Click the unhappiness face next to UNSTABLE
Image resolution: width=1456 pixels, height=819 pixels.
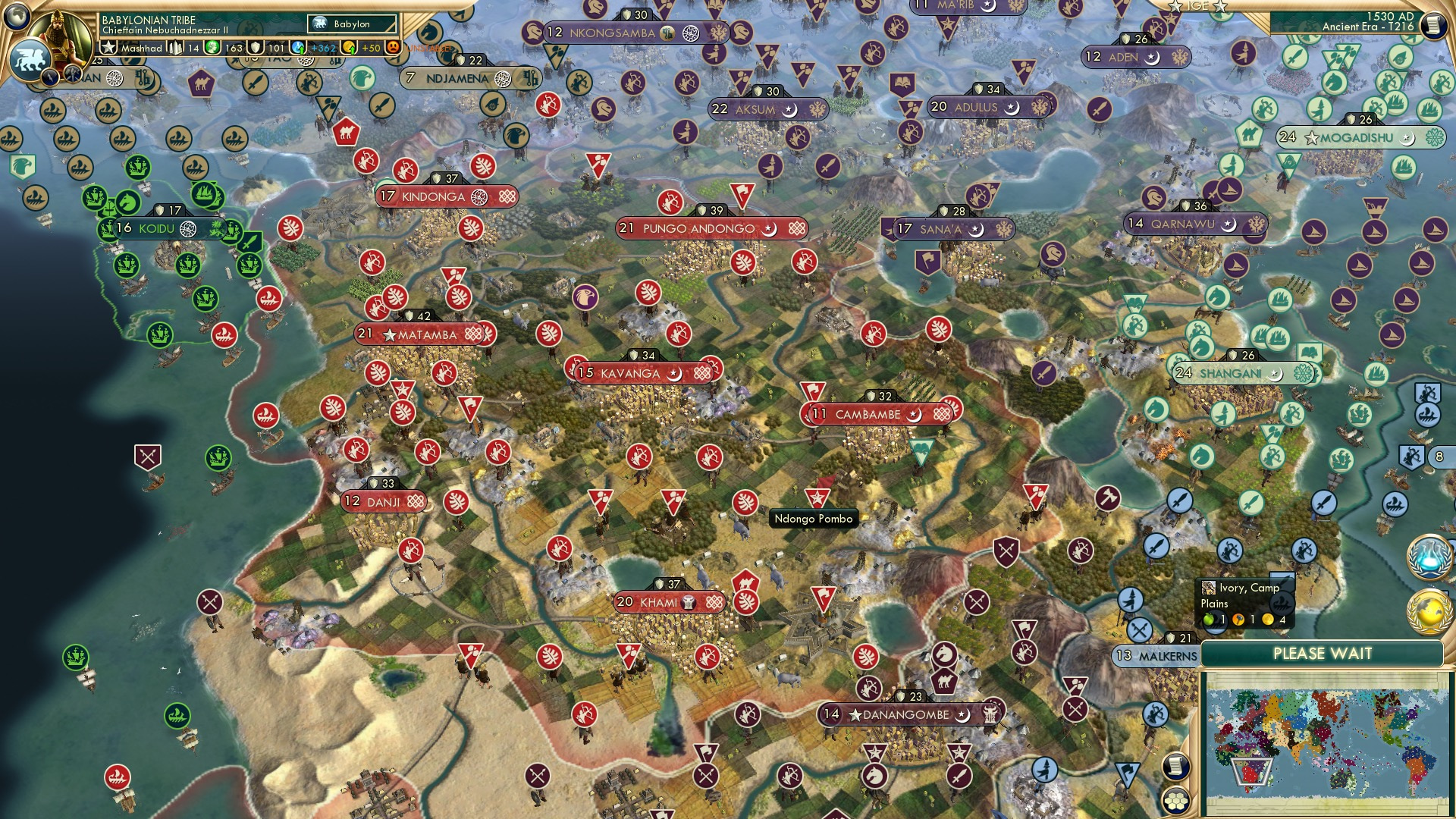[393, 47]
